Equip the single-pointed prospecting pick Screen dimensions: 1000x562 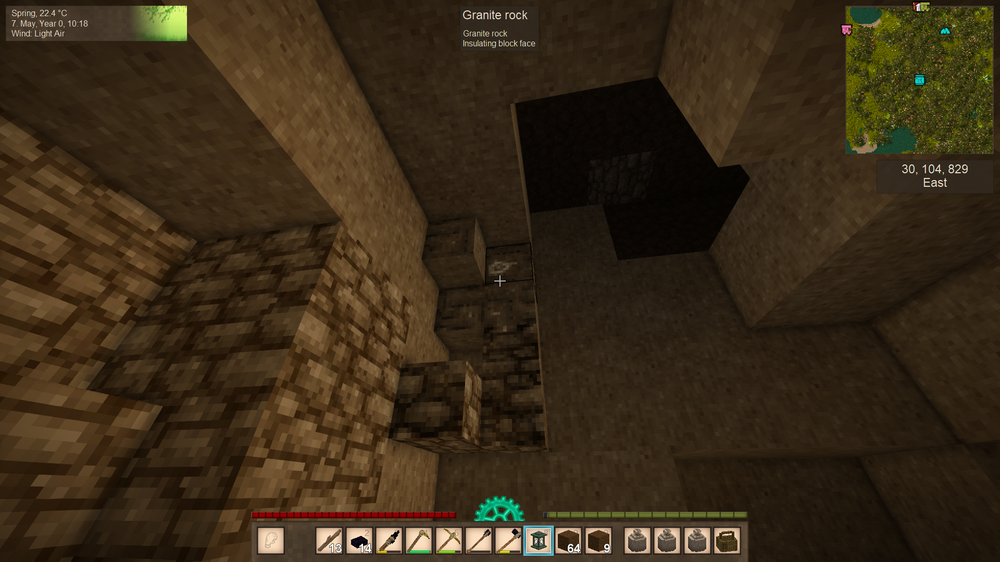(419, 541)
